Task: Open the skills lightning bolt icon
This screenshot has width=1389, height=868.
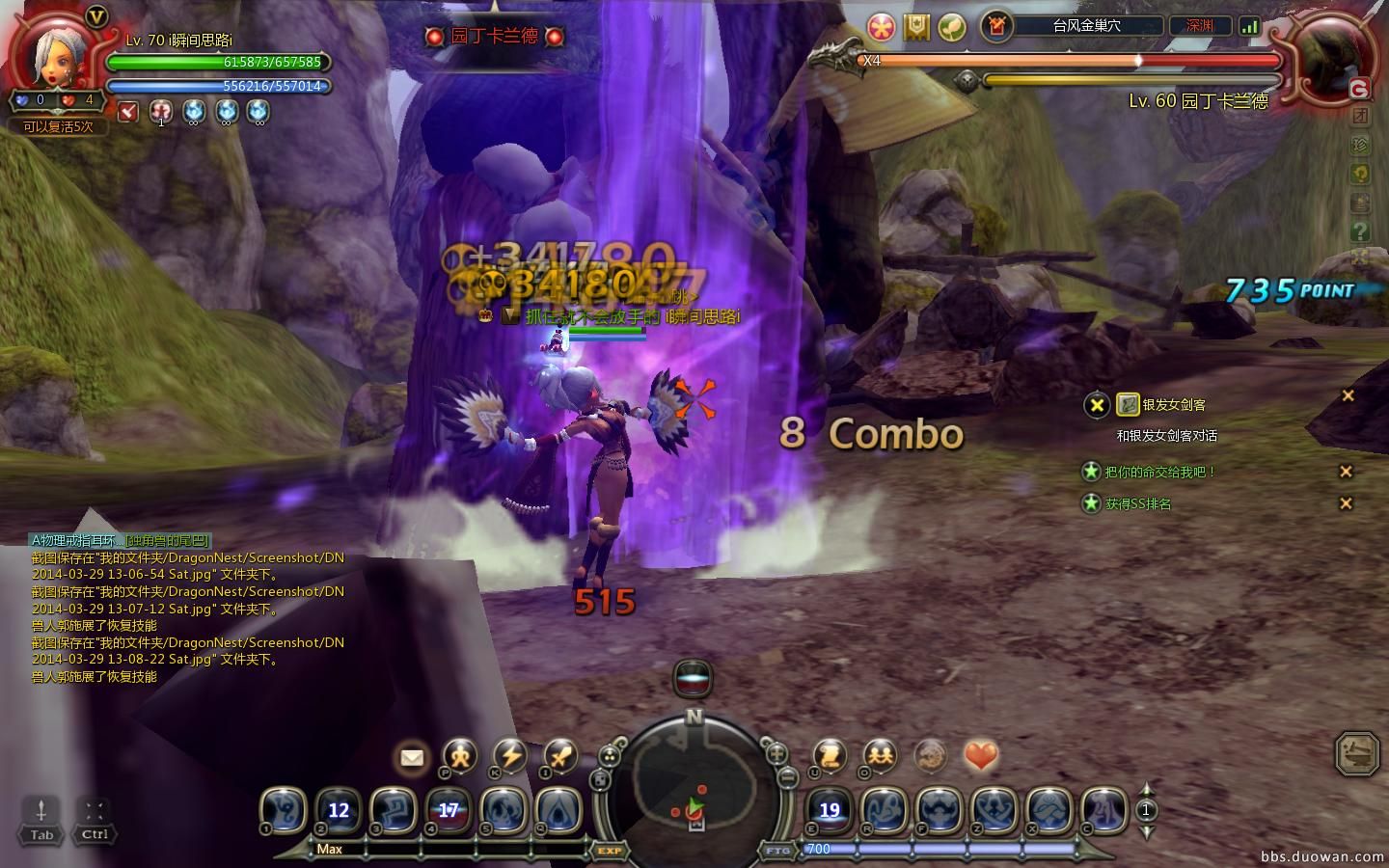Action: [510, 756]
